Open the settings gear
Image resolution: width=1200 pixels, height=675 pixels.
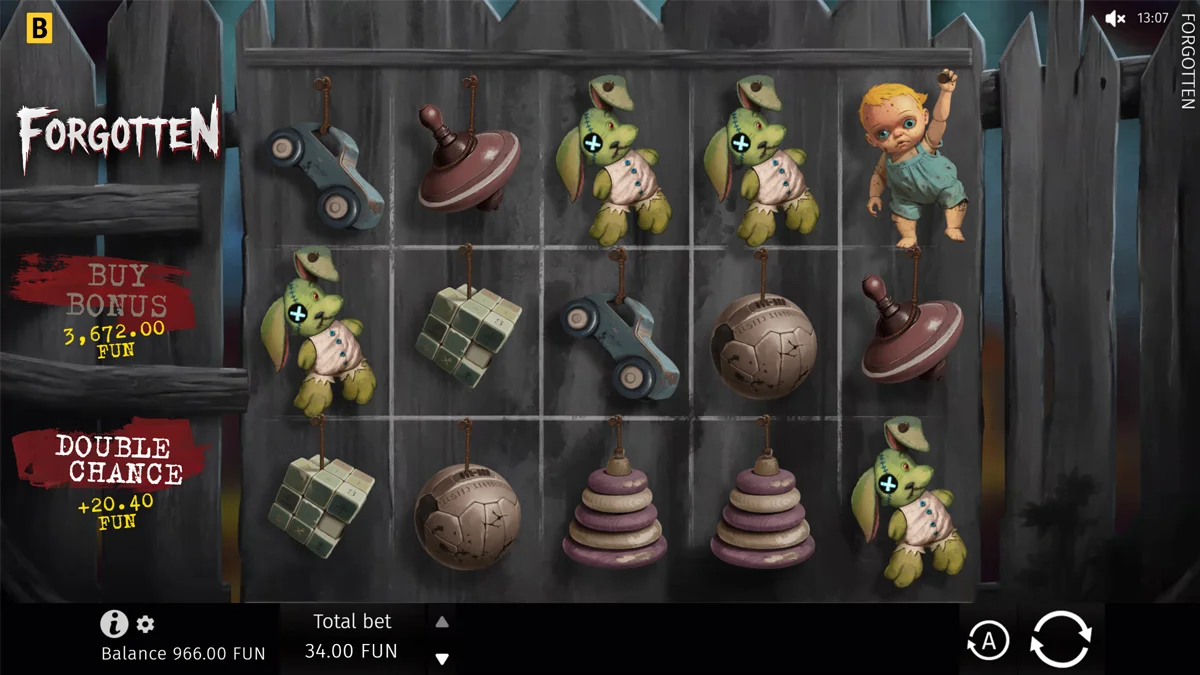146,625
